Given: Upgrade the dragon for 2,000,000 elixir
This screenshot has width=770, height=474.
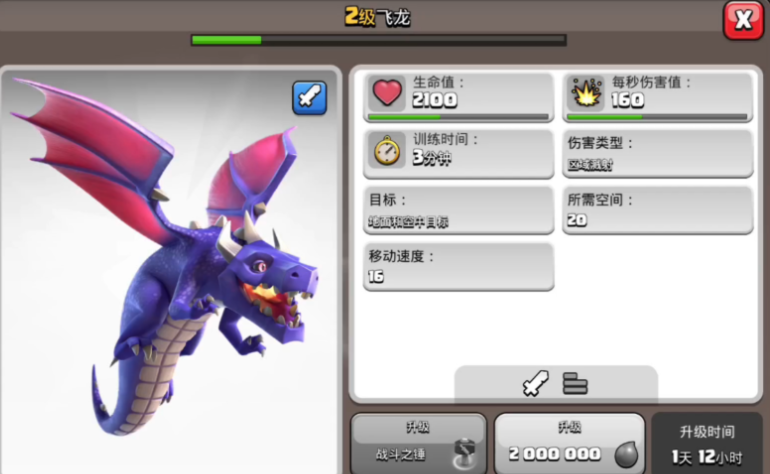Looking at the screenshot, I should click(569, 443).
